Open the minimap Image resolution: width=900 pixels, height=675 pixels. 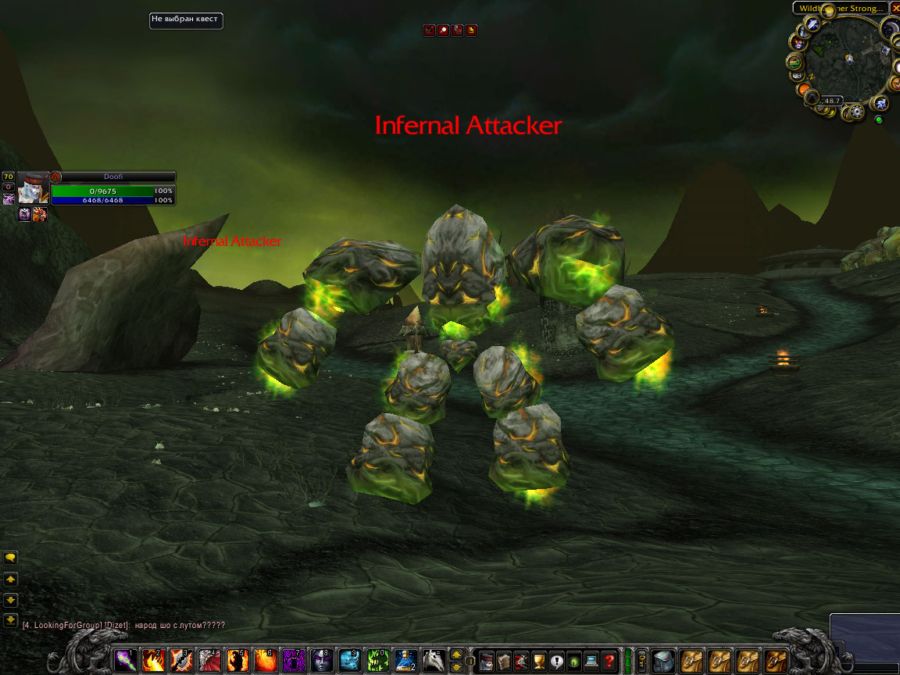tap(843, 61)
